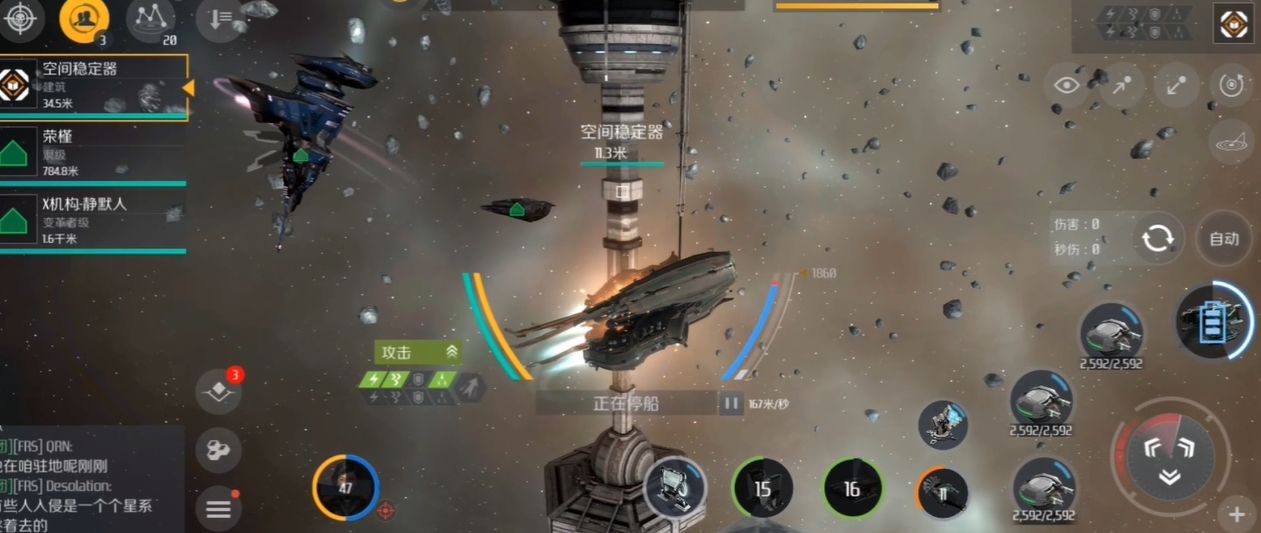Pause the ship with the stop button

[x=731, y=404]
